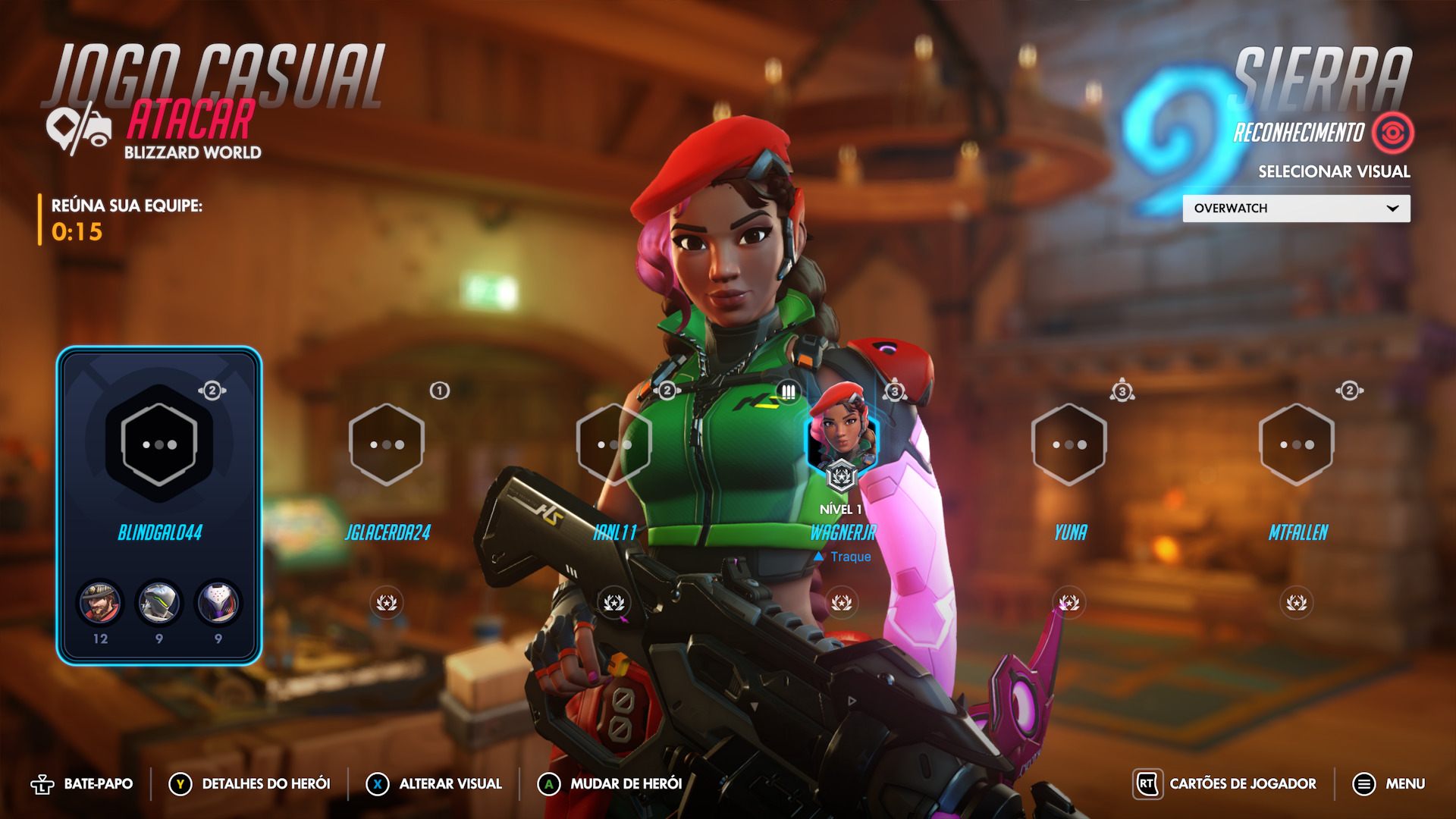Choose Mudar de Herói
The width and height of the screenshot is (1456, 819).
[610, 784]
